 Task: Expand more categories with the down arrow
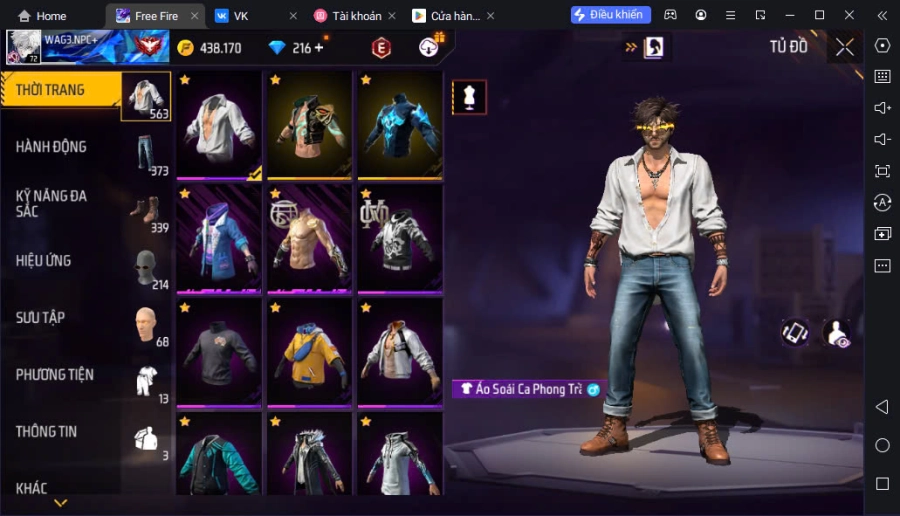coord(60,503)
